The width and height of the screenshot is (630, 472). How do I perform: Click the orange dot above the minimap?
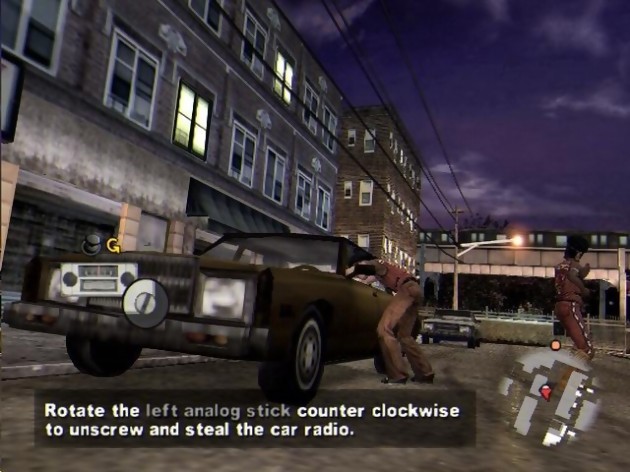555,345
